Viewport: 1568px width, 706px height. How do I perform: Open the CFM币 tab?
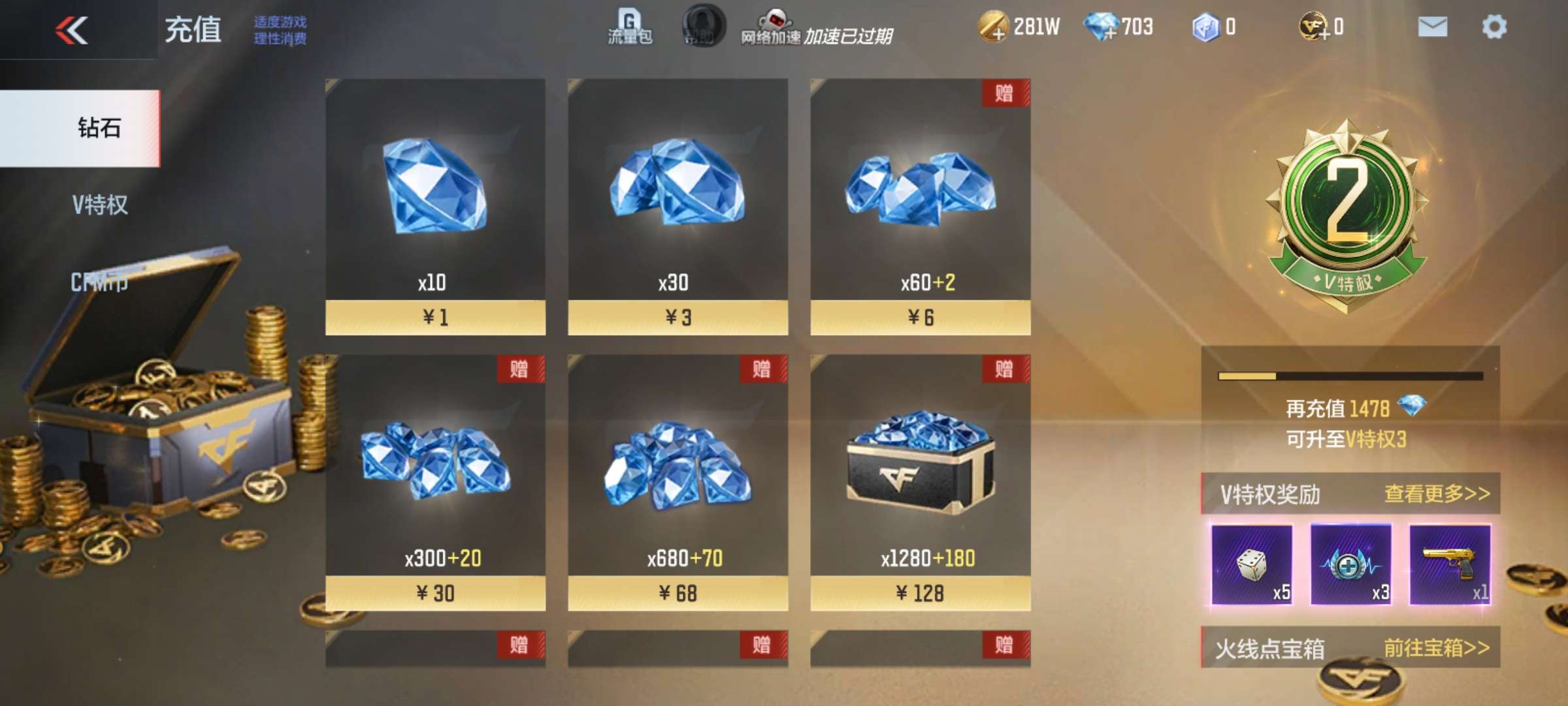[99, 282]
